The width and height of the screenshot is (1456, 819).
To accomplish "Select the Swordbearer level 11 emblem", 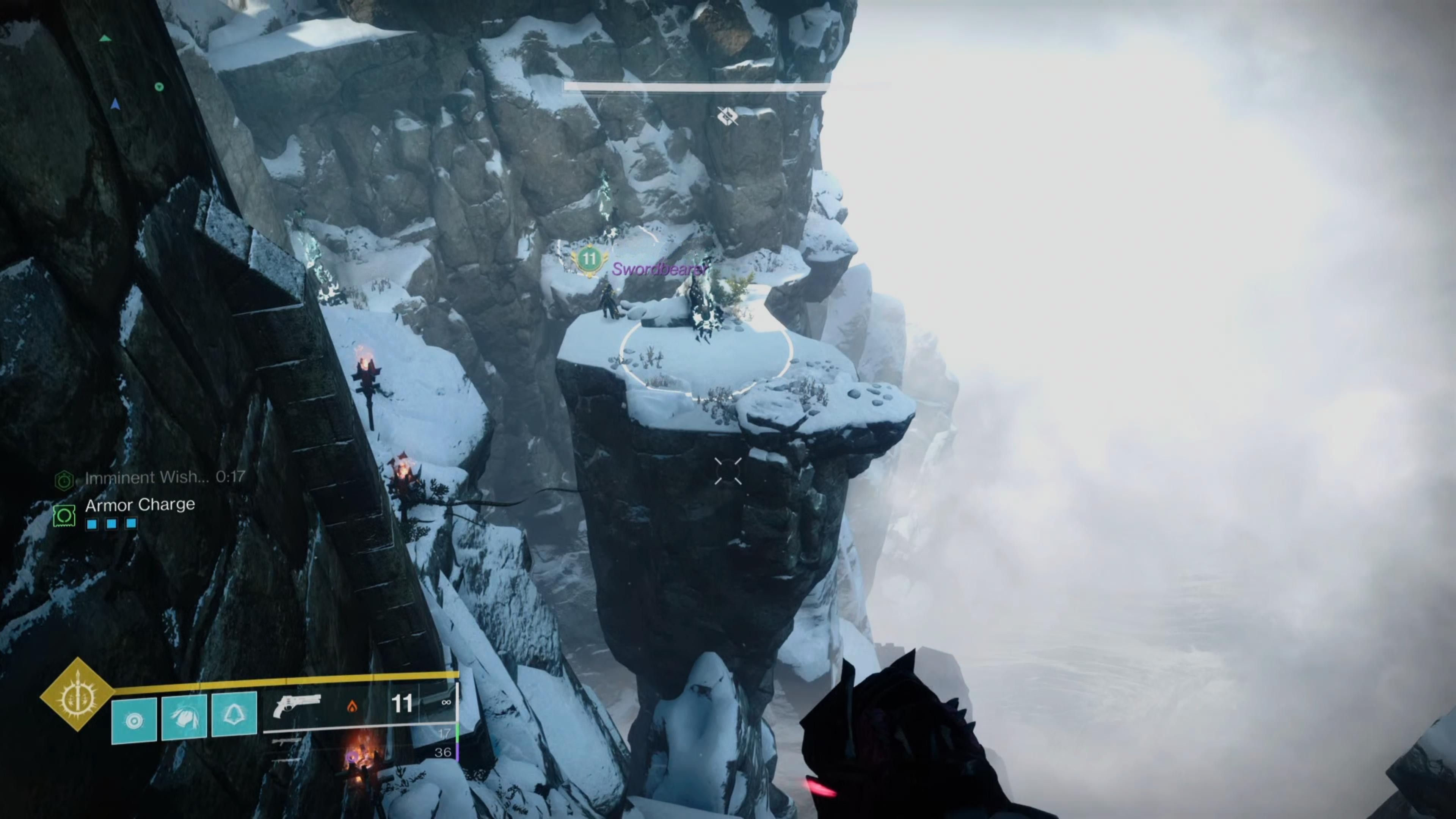I will (x=589, y=259).
